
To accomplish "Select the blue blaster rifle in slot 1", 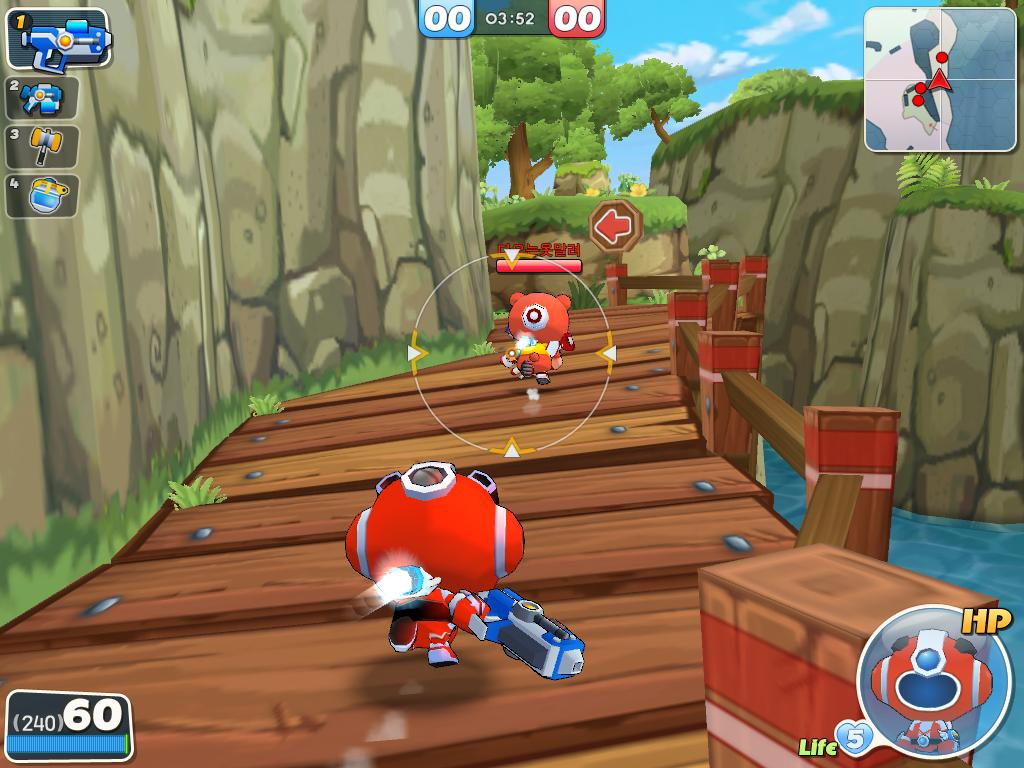I will coord(59,41).
